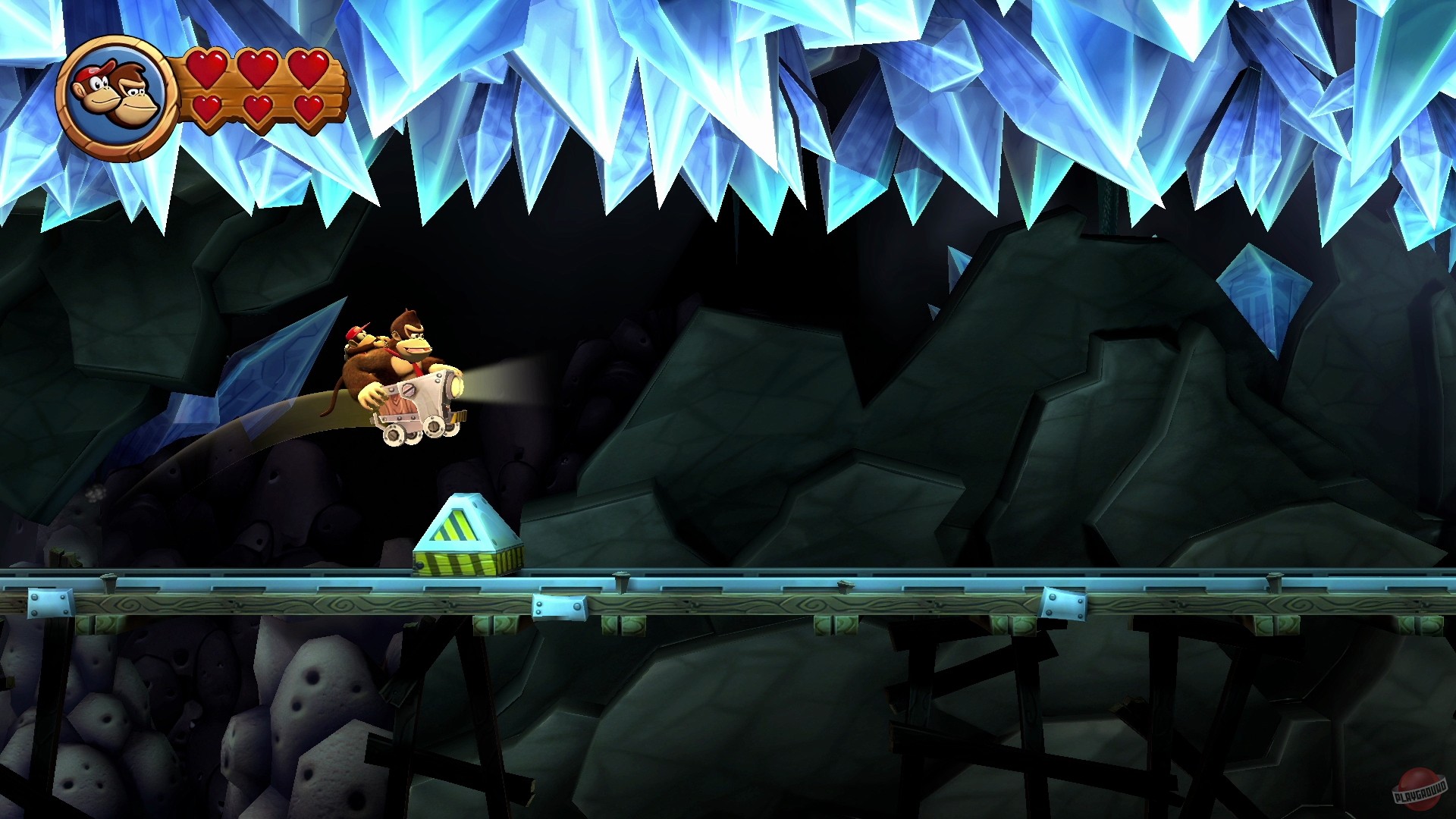1456x819 pixels.
Task: Click the Donkey Kong portrait emblem
Action: click(114, 91)
